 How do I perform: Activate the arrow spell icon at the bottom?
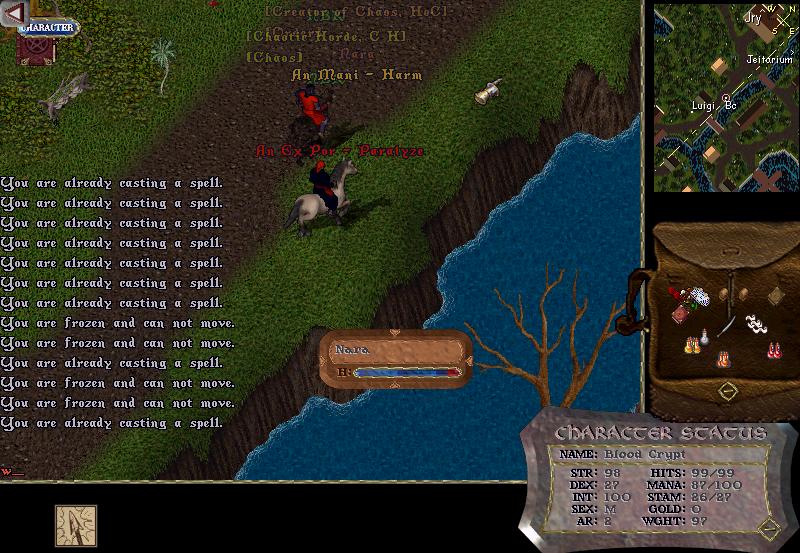(76, 524)
